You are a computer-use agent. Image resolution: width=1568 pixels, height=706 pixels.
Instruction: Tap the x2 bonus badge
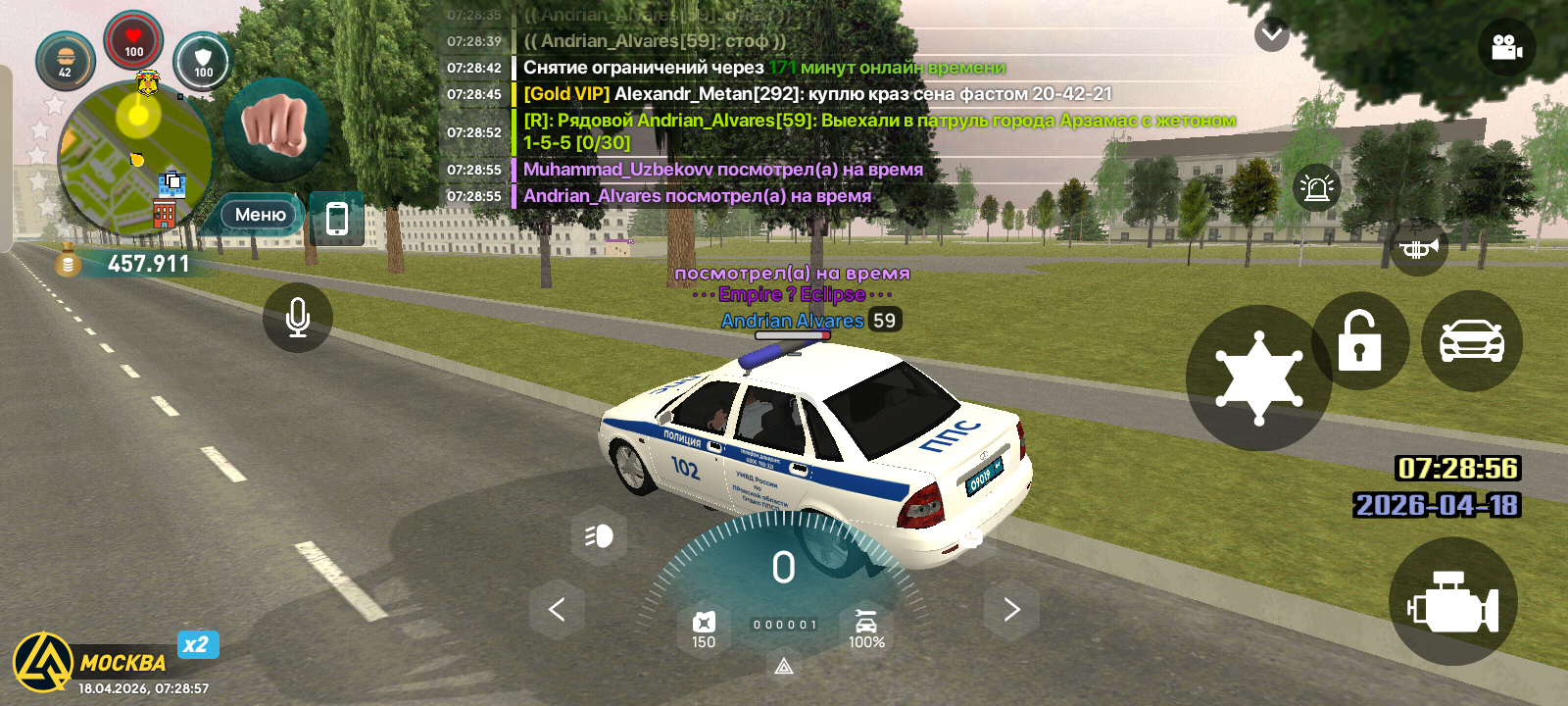[197, 644]
